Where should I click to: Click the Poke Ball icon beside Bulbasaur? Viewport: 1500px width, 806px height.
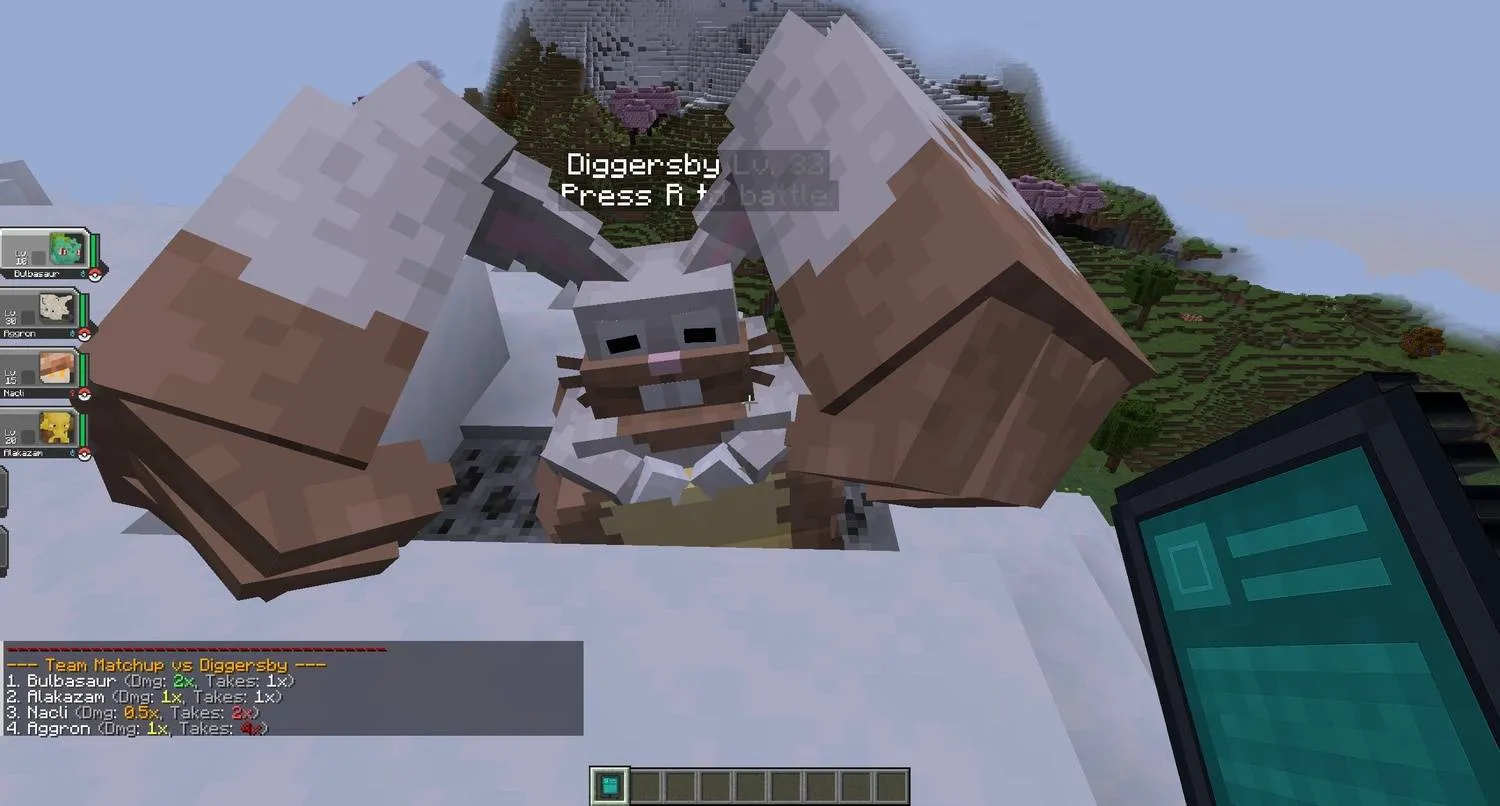pyautogui.click(x=93, y=273)
